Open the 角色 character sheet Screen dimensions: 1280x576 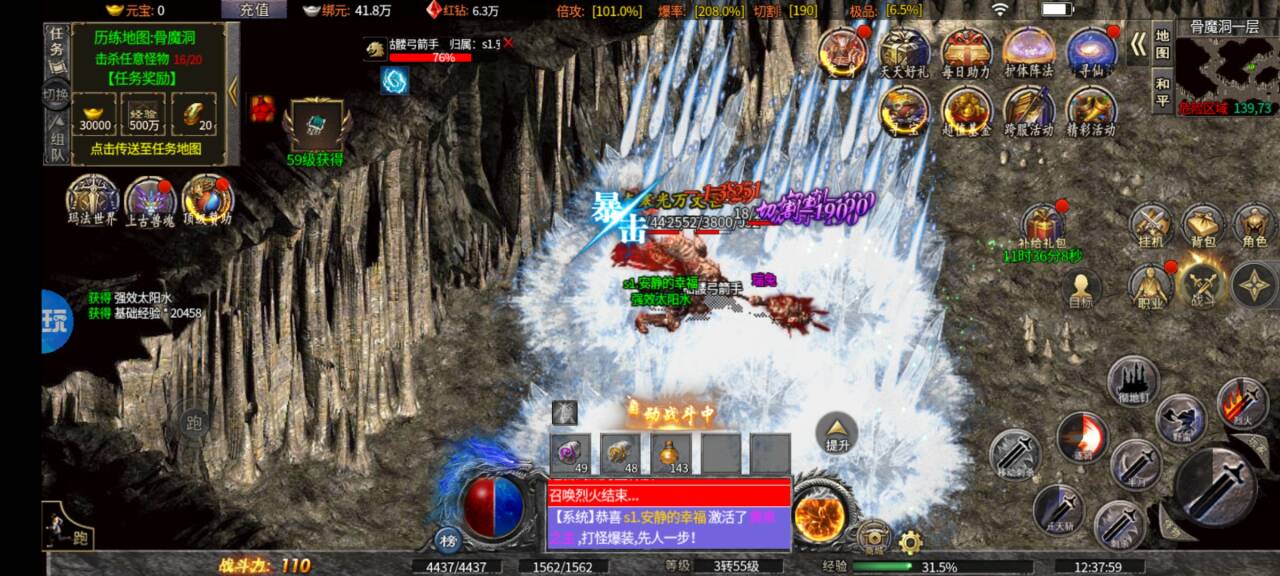[x=1253, y=226]
